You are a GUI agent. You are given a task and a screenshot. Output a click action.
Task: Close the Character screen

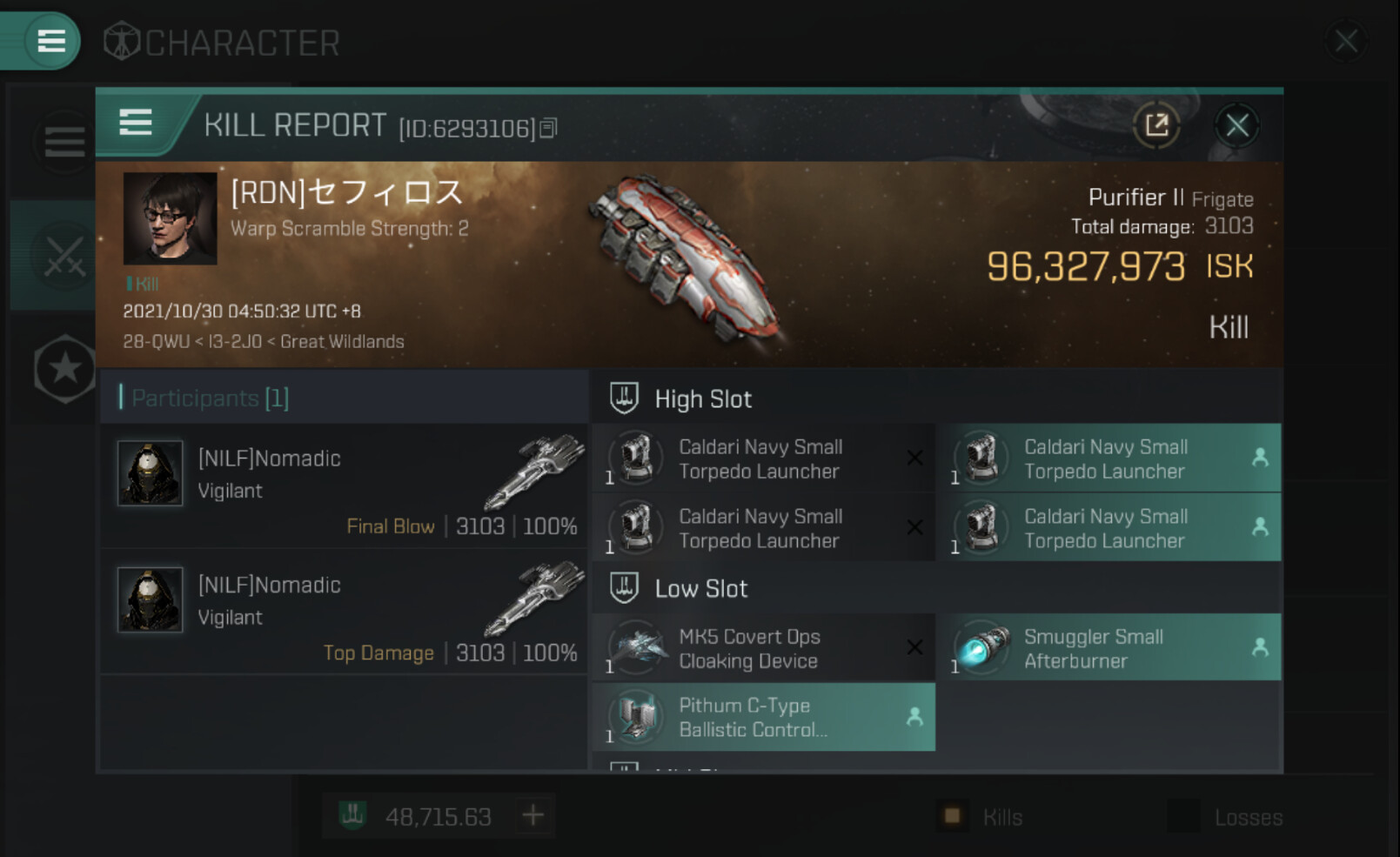(x=1345, y=41)
